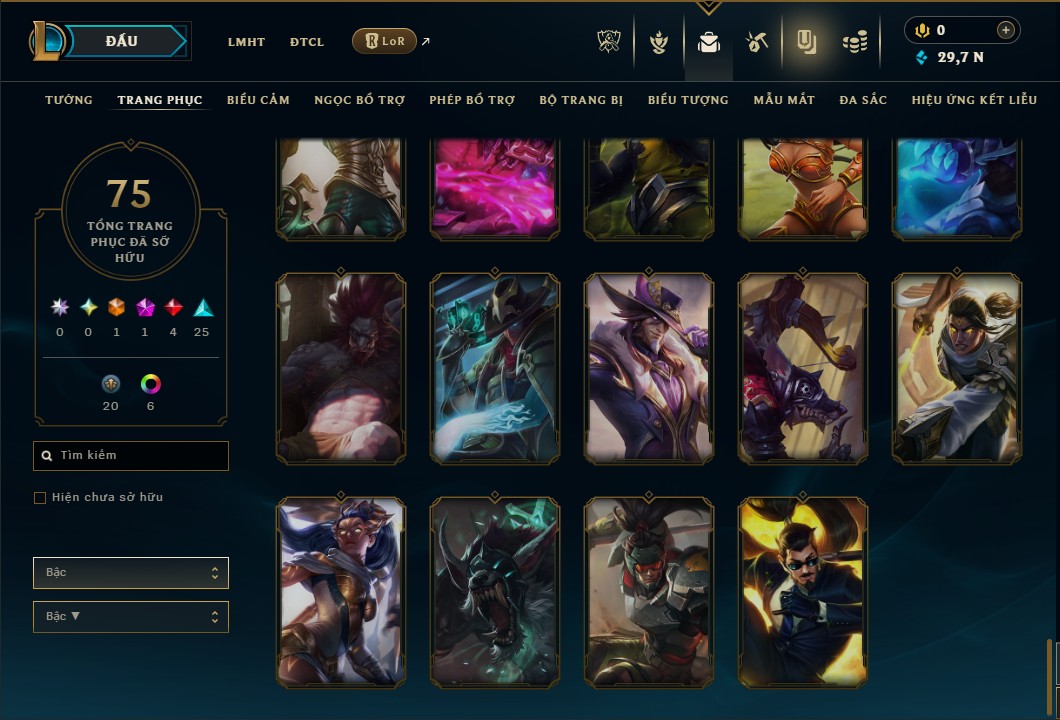Open the coin stack store icon
Image resolution: width=1060 pixels, height=720 pixels.
(x=854, y=41)
